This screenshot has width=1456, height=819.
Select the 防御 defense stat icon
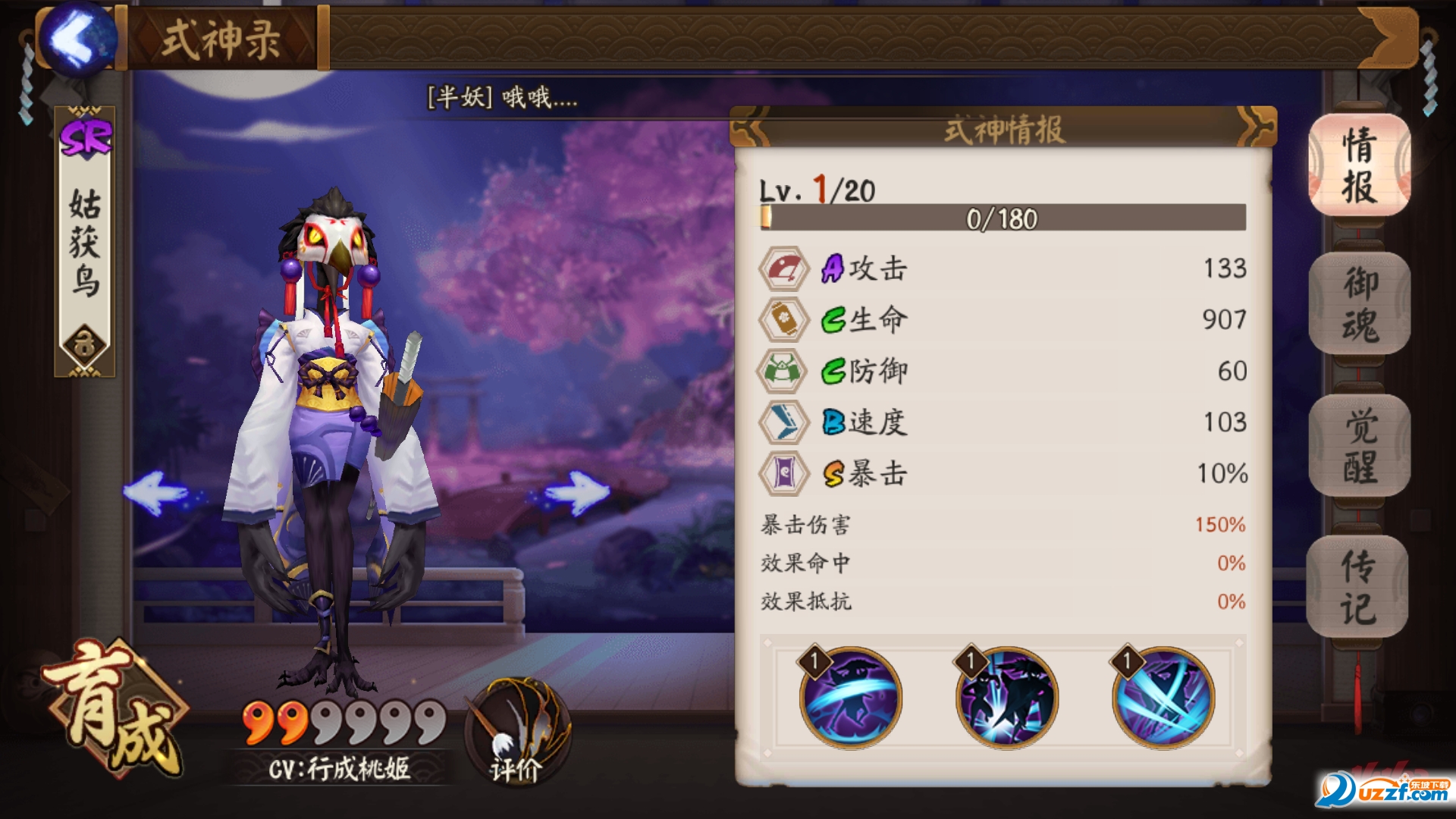tap(782, 371)
